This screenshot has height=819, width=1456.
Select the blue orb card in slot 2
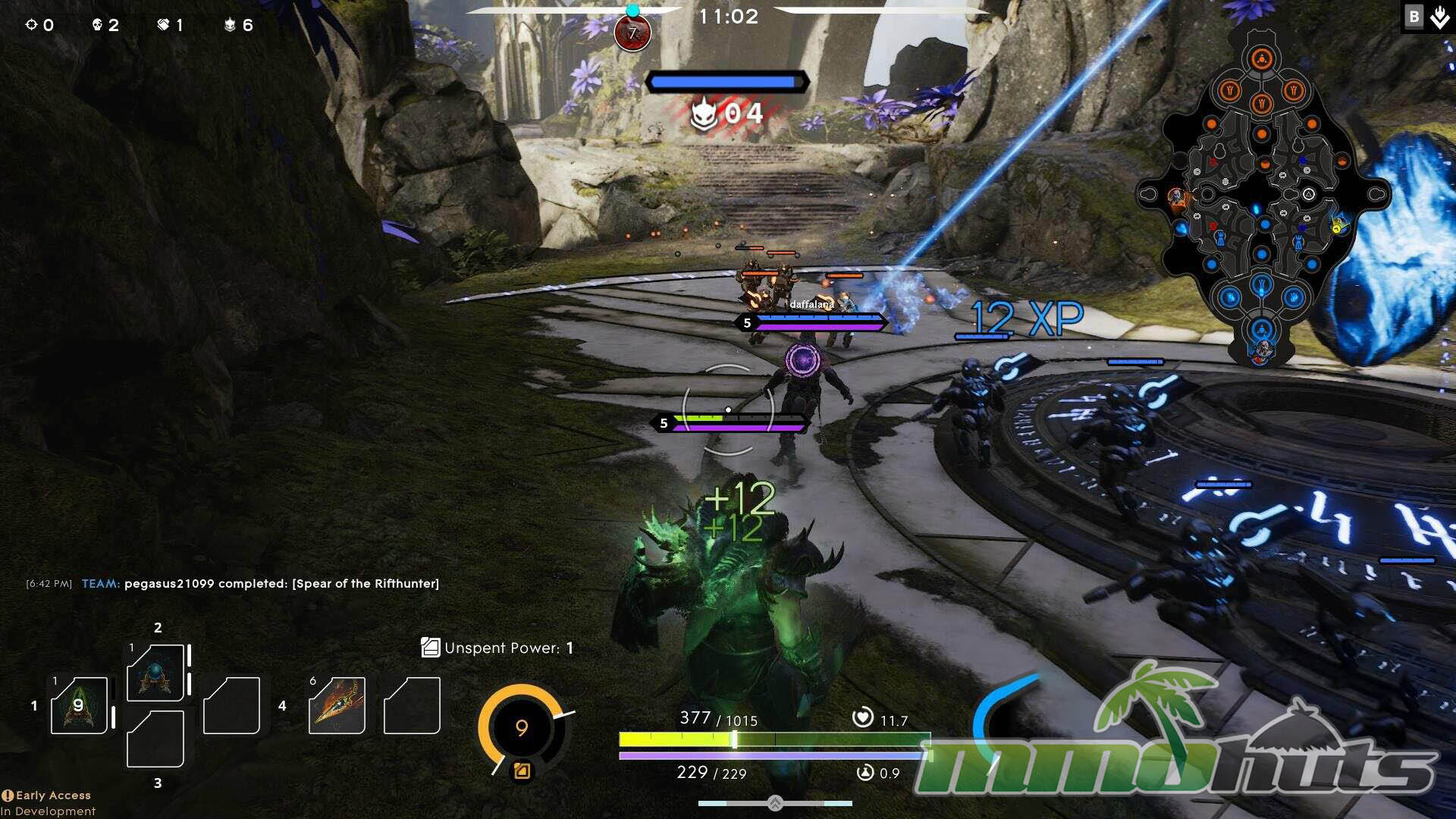(x=155, y=673)
